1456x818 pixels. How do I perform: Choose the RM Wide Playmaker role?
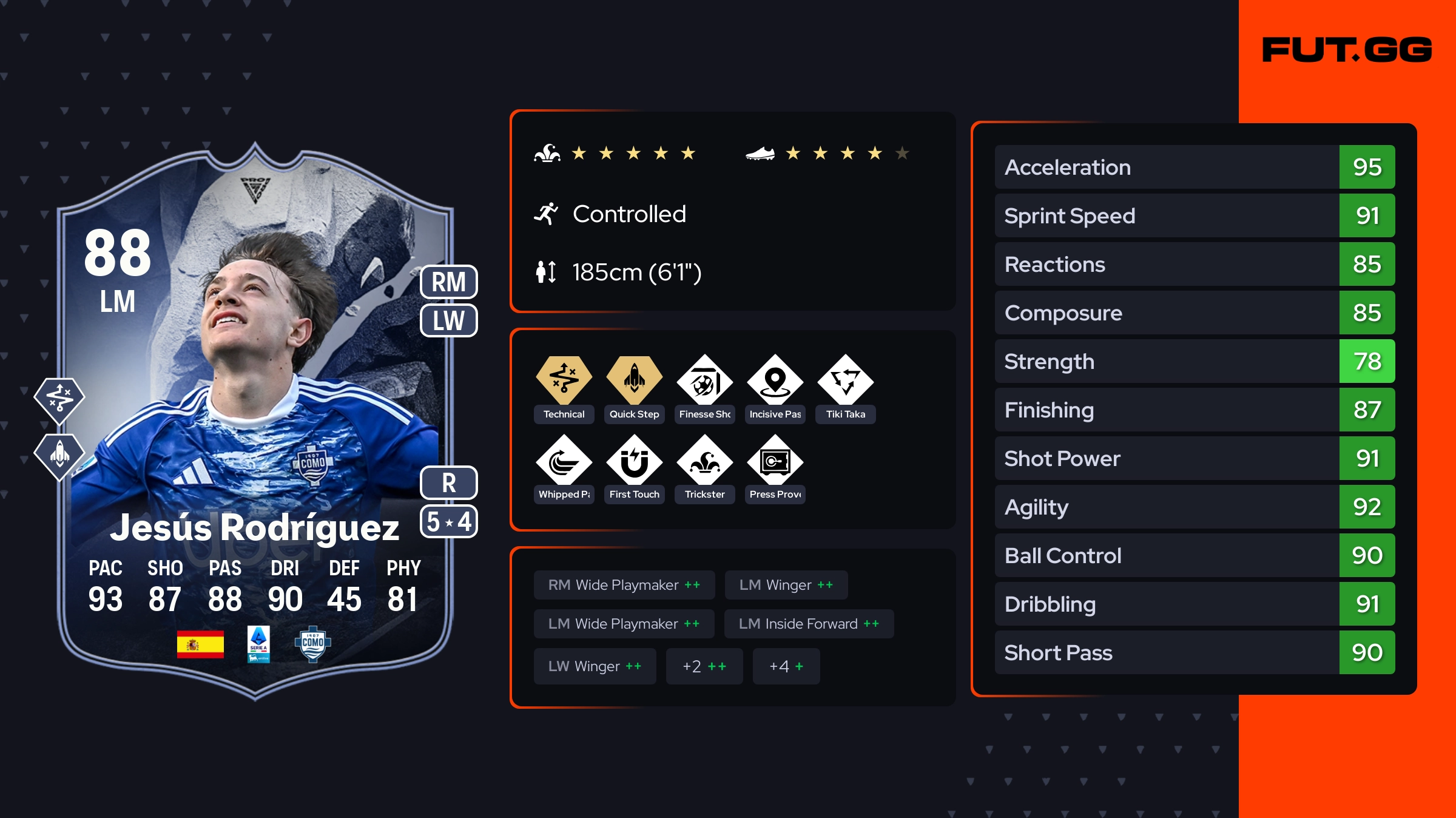[x=624, y=585]
